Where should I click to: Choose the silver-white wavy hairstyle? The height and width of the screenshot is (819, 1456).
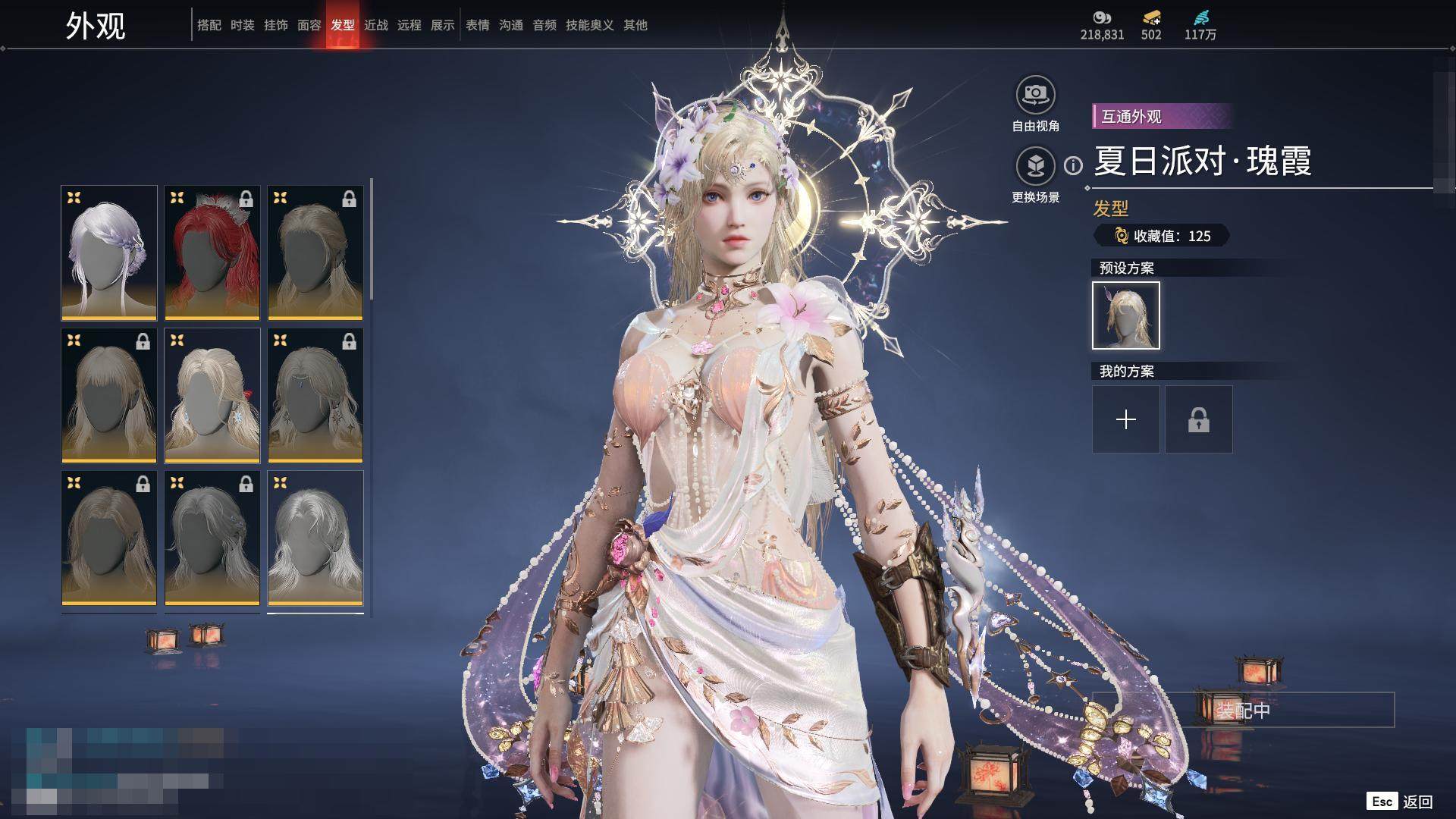click(315, 538)
